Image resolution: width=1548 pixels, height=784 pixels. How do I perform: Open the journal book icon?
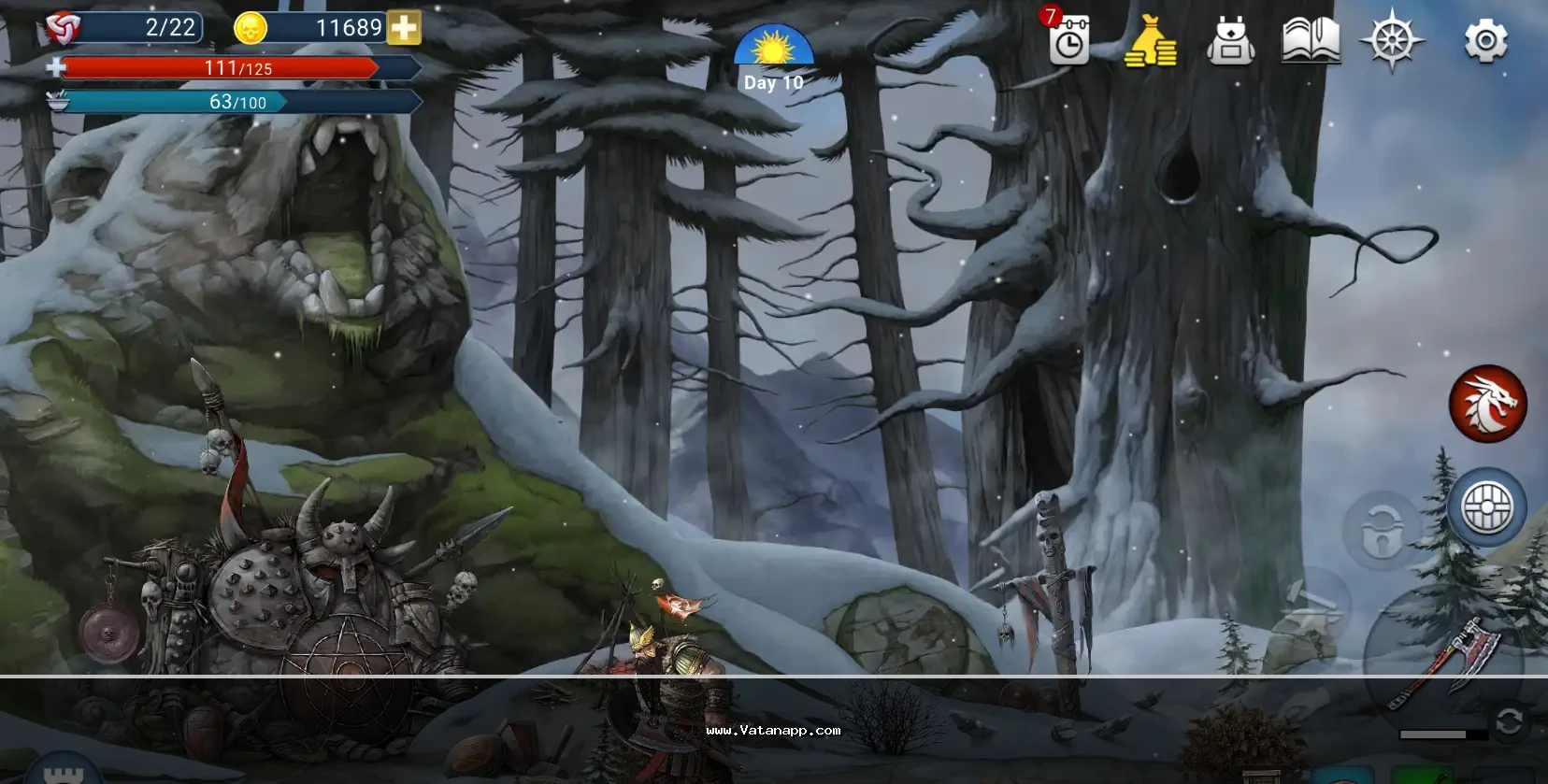click(x=1311, y=43)
